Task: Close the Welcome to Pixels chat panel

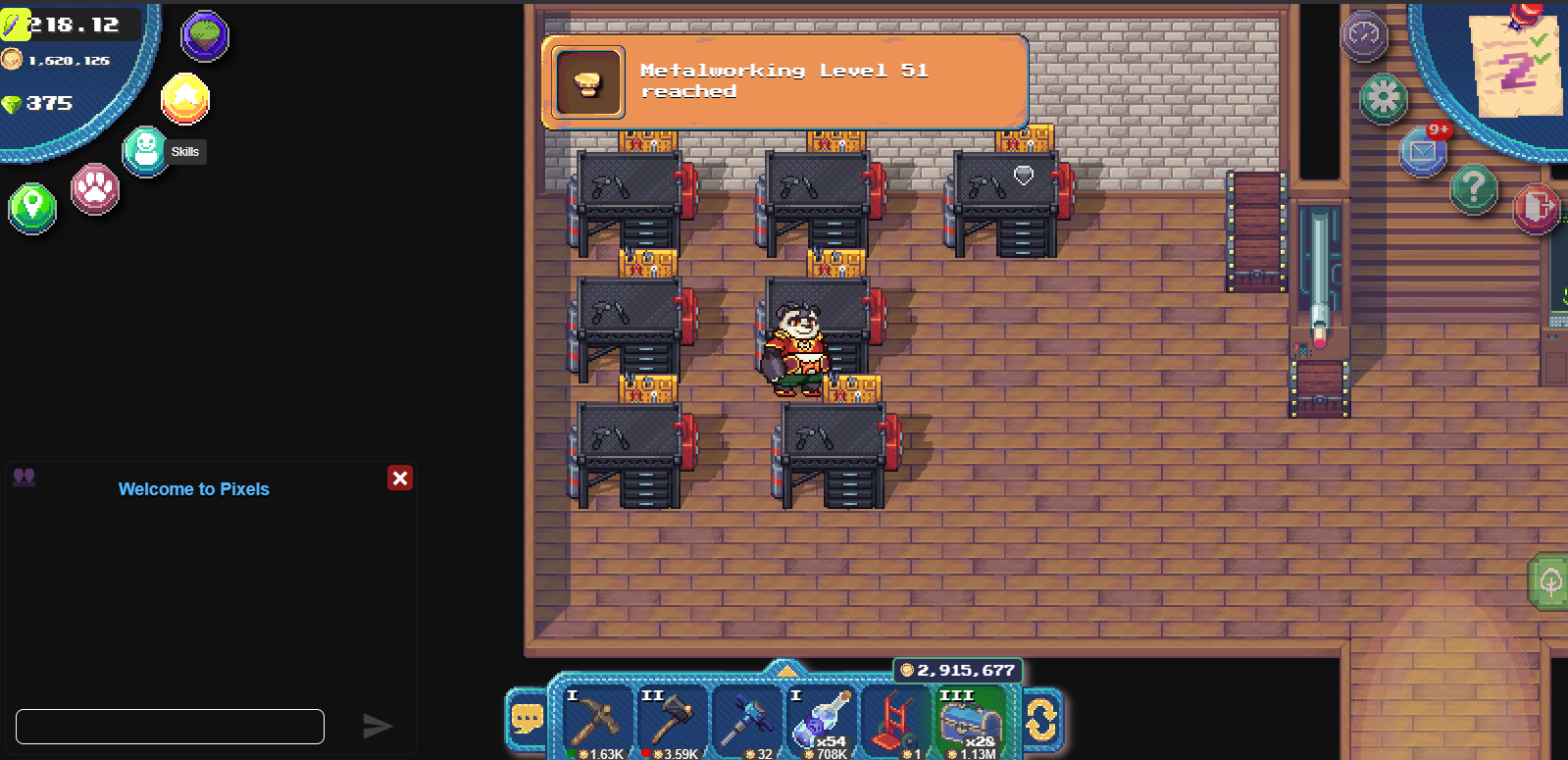Action: point(400,478)
